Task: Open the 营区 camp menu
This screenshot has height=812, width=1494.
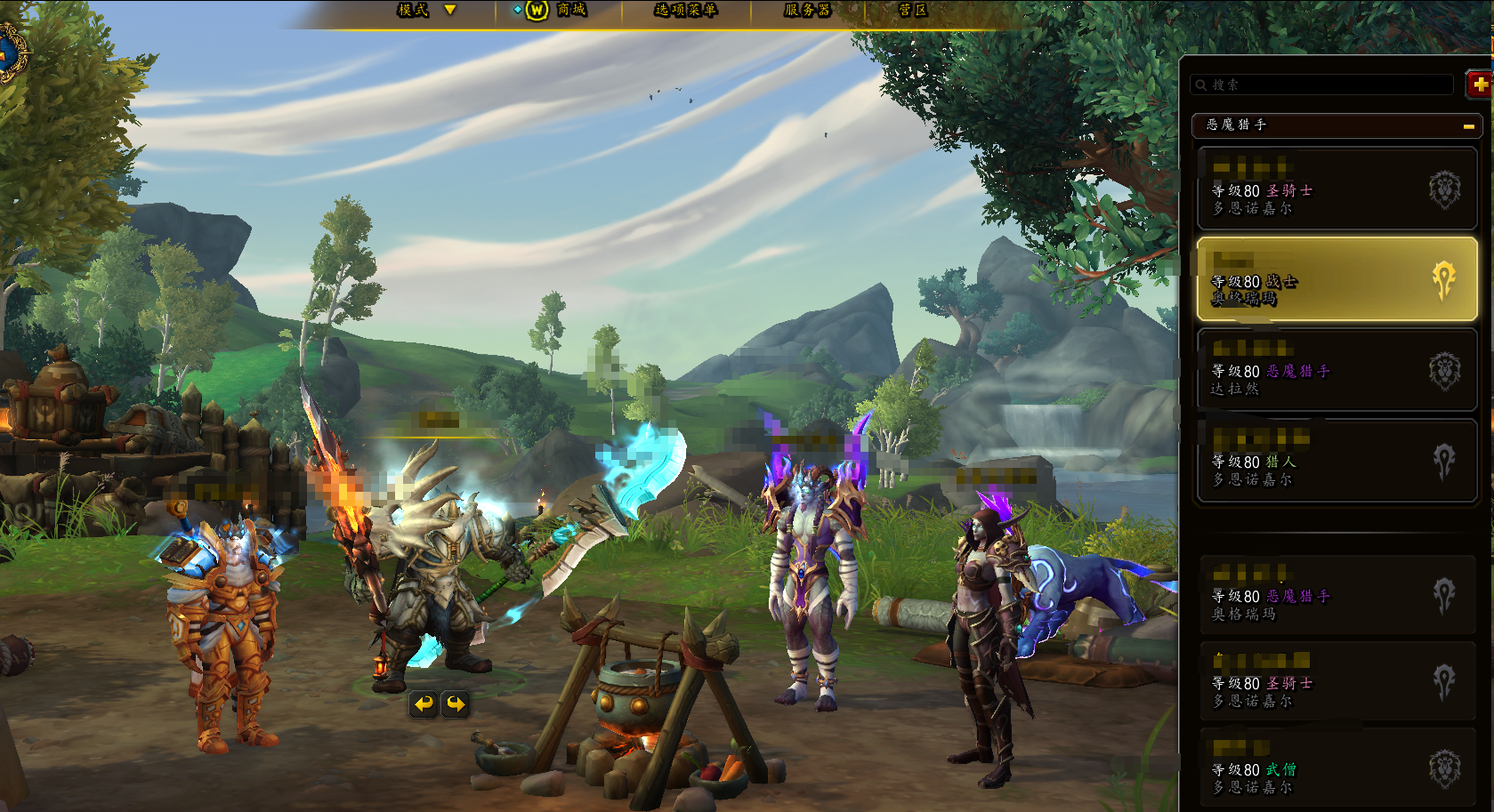Action: tap(913, 10)
